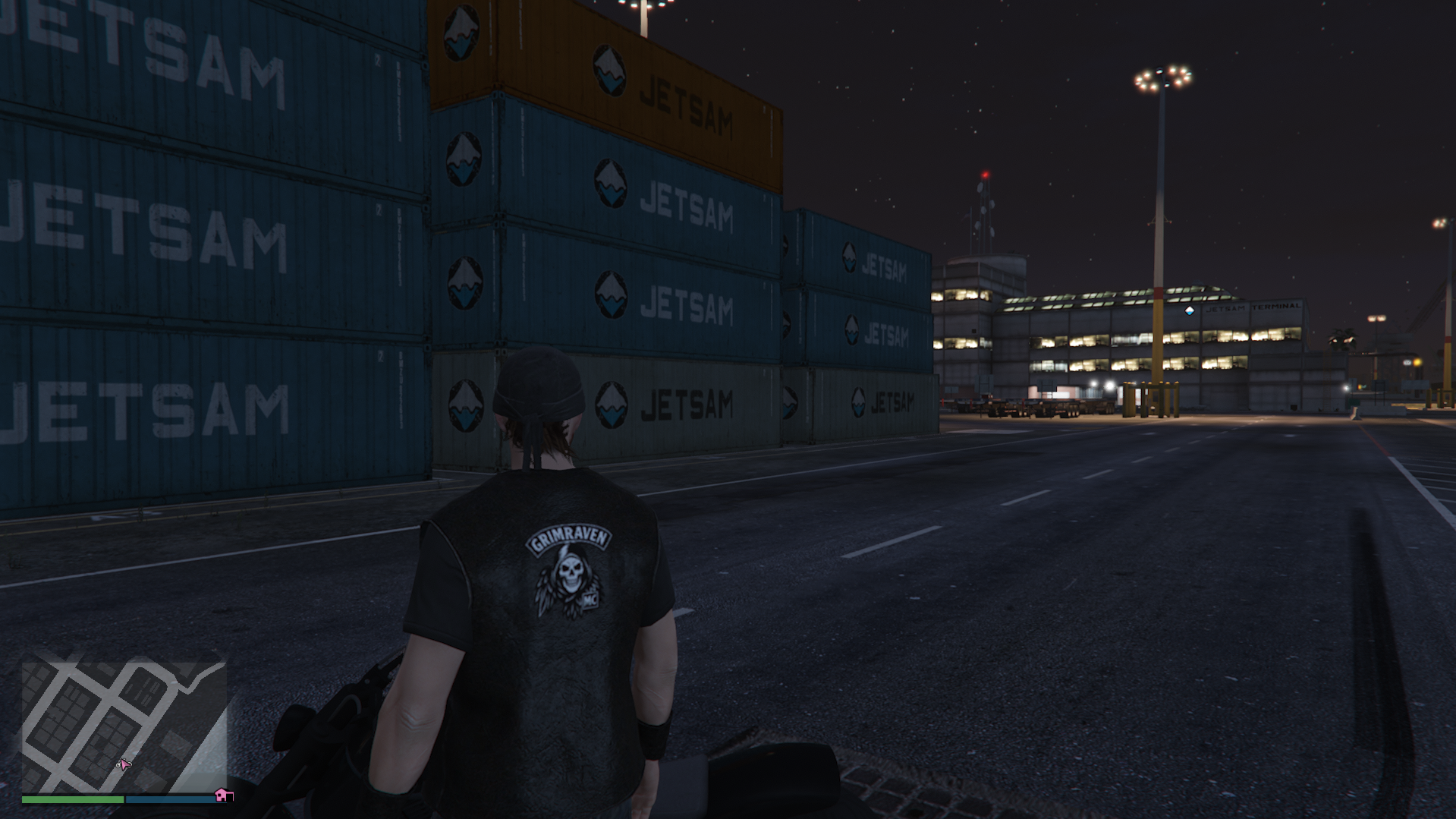Click the pink player arrow on minimap
1456x819 pixels.
click(x=125, y=764)
